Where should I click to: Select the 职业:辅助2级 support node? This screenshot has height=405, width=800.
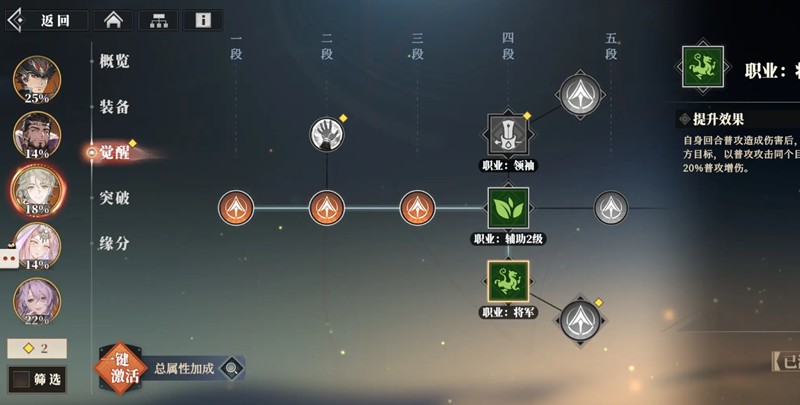(x=508, y=208)
